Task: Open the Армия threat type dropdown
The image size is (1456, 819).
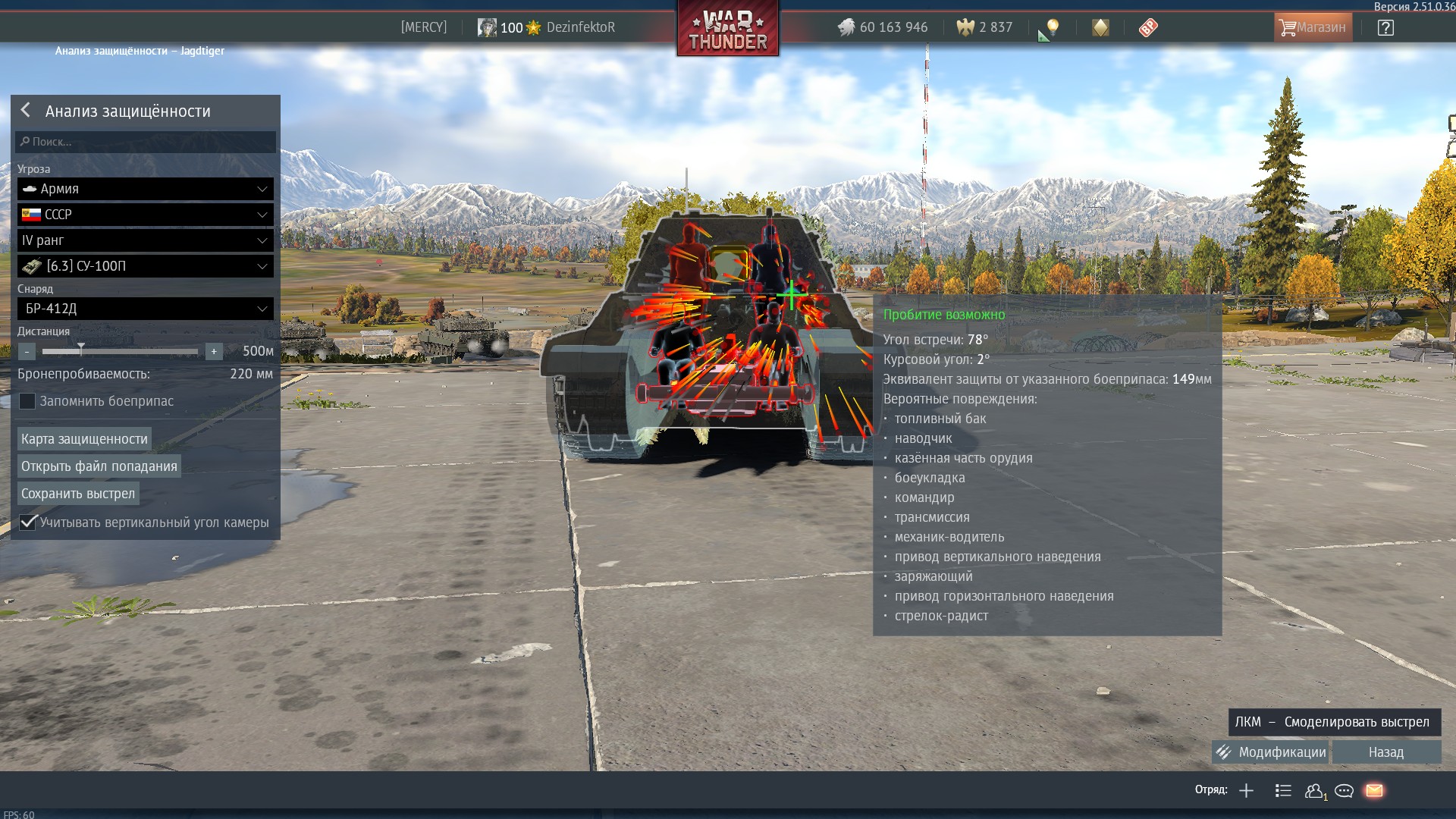Action: pos(146,189)
